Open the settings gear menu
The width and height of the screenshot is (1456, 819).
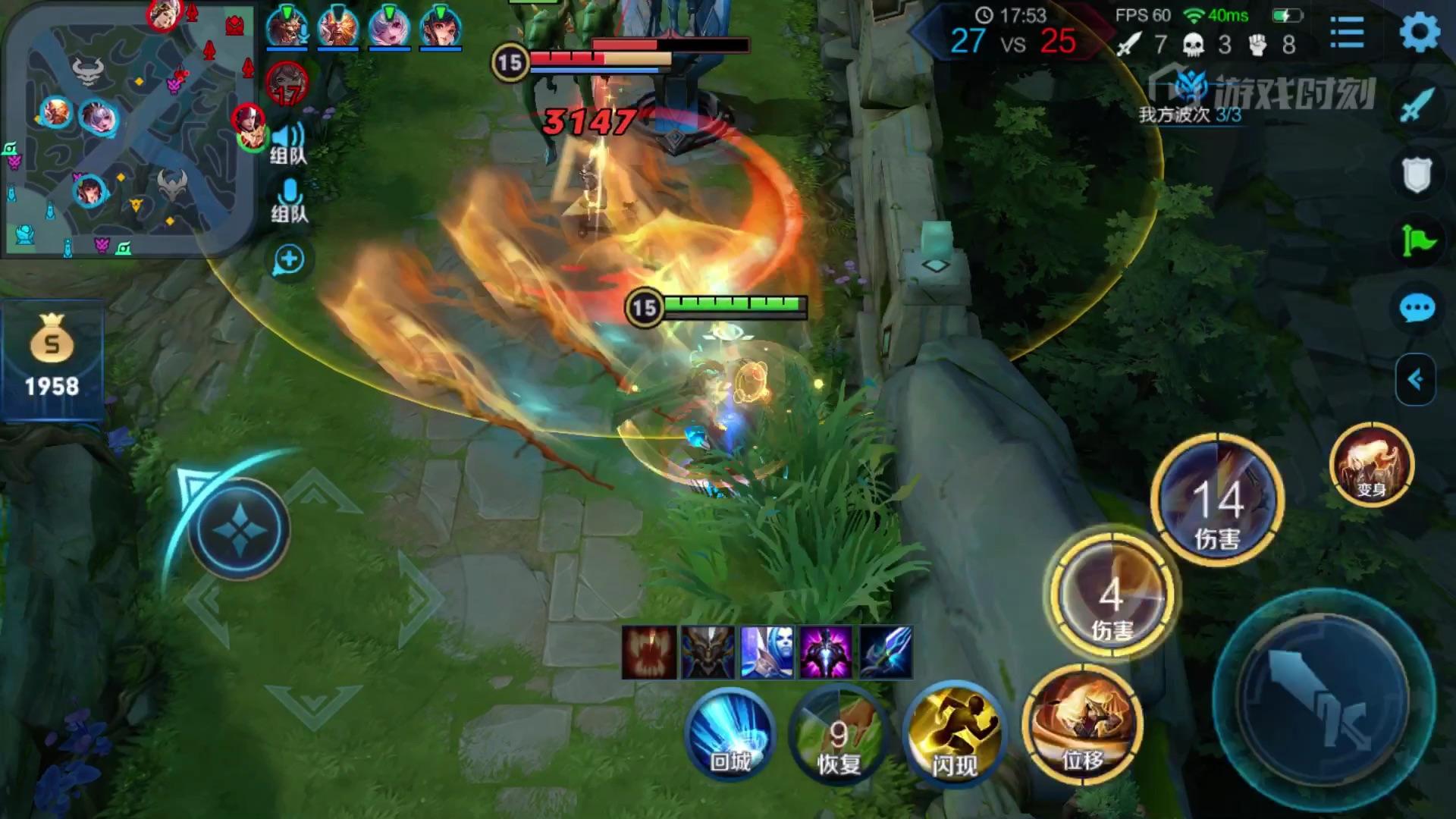[x=1419, y=33]
